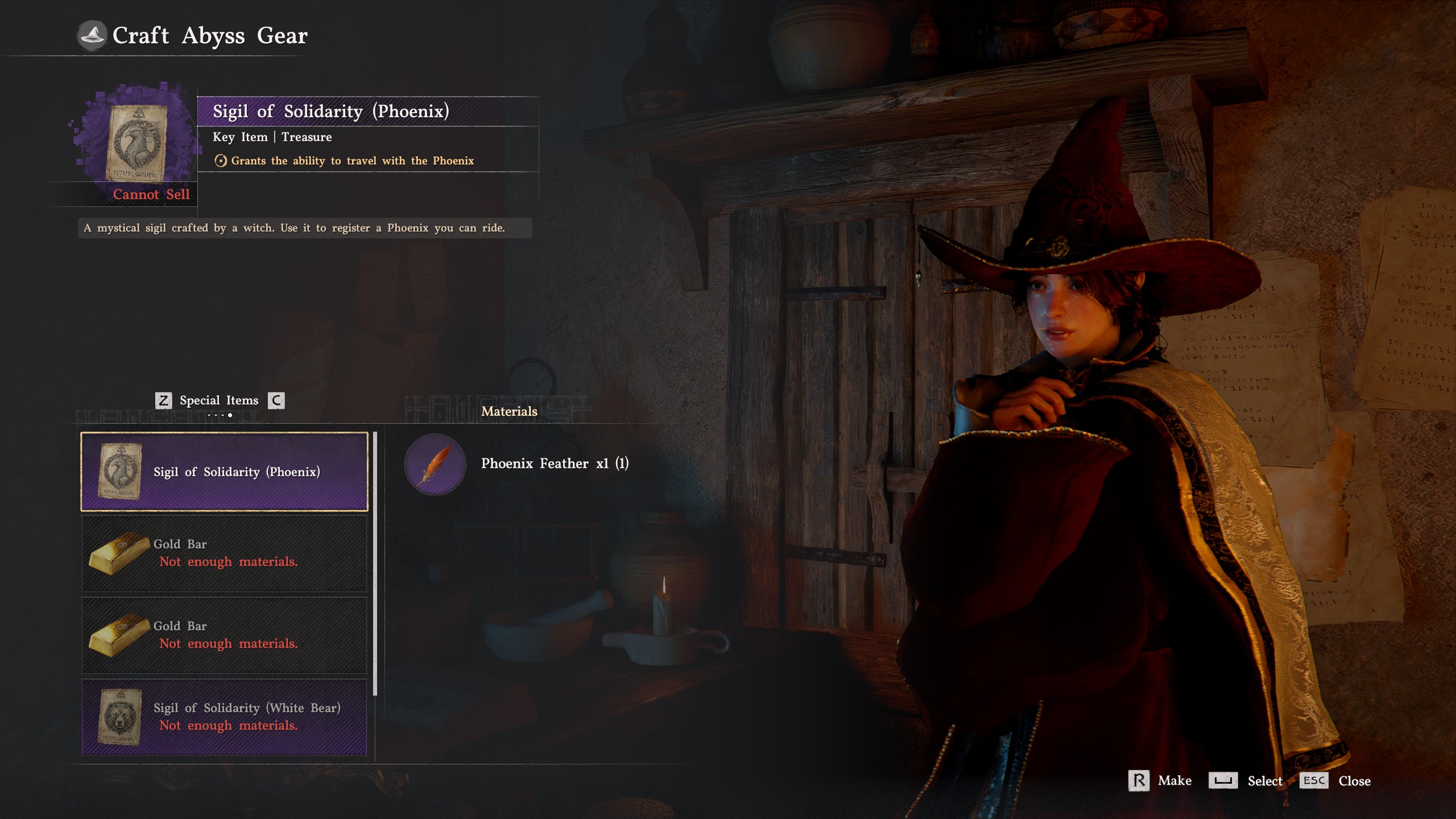Select the Sigil of Solidarity (Phoenix) recipe row
Screen dimensions: 1456x819
click(224, 471)
